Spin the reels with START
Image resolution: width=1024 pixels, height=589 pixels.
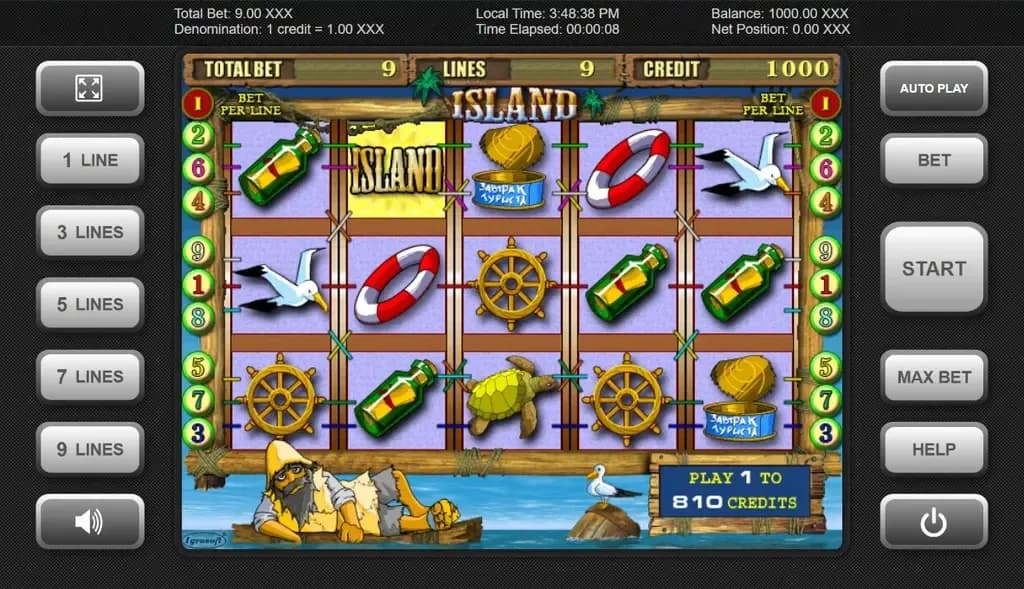point(933,268)
